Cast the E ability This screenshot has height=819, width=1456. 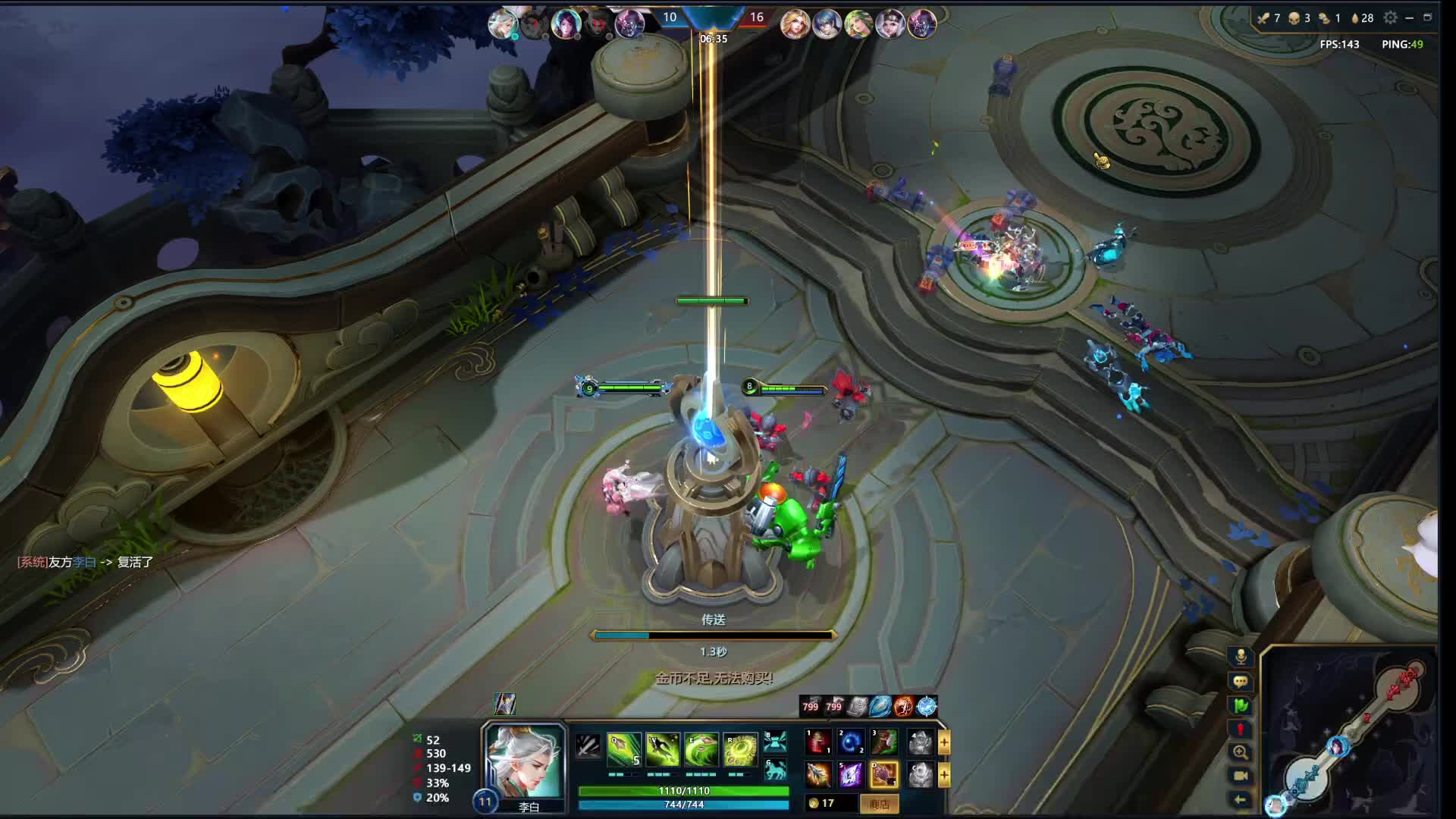click(701, 749)
